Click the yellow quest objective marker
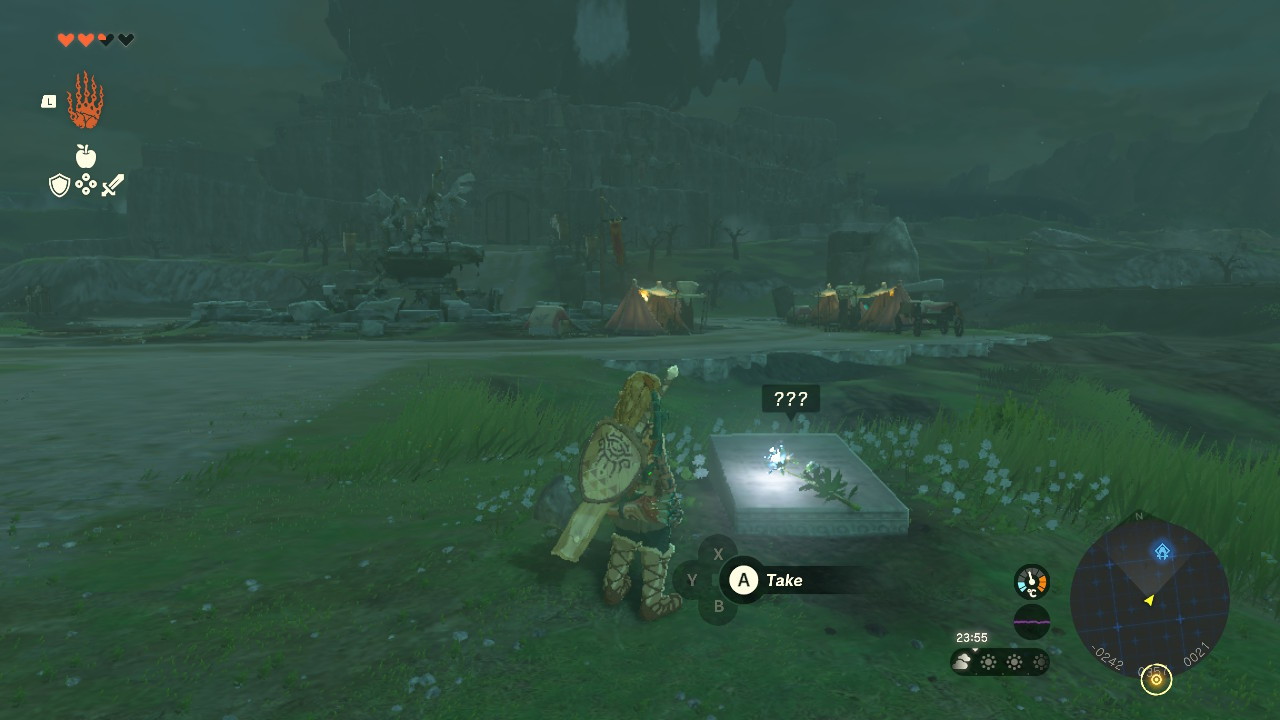Screen dimensions: 1280x720 coord(1156,680)
